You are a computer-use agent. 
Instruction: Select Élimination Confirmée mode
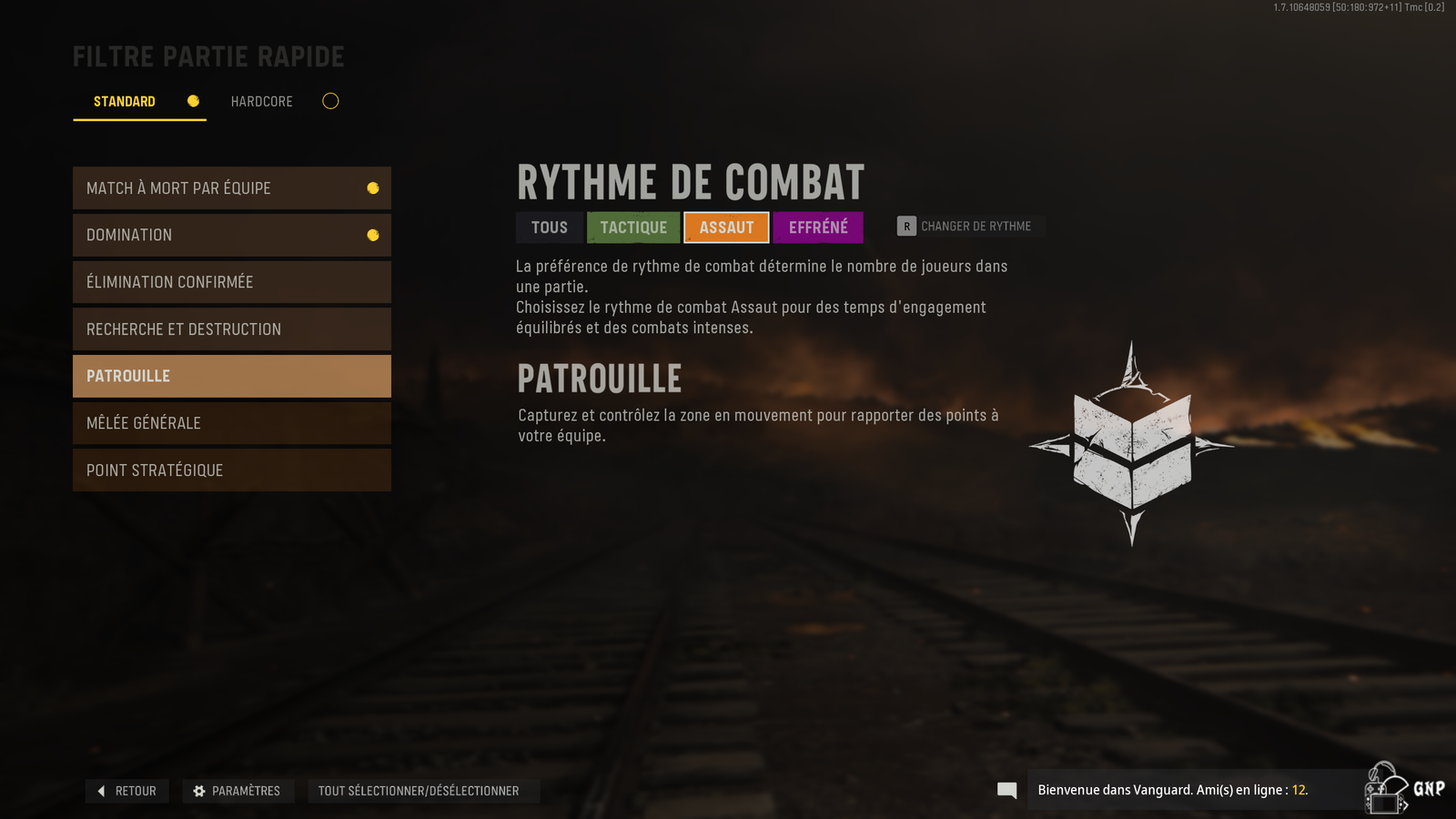(231, 282)
